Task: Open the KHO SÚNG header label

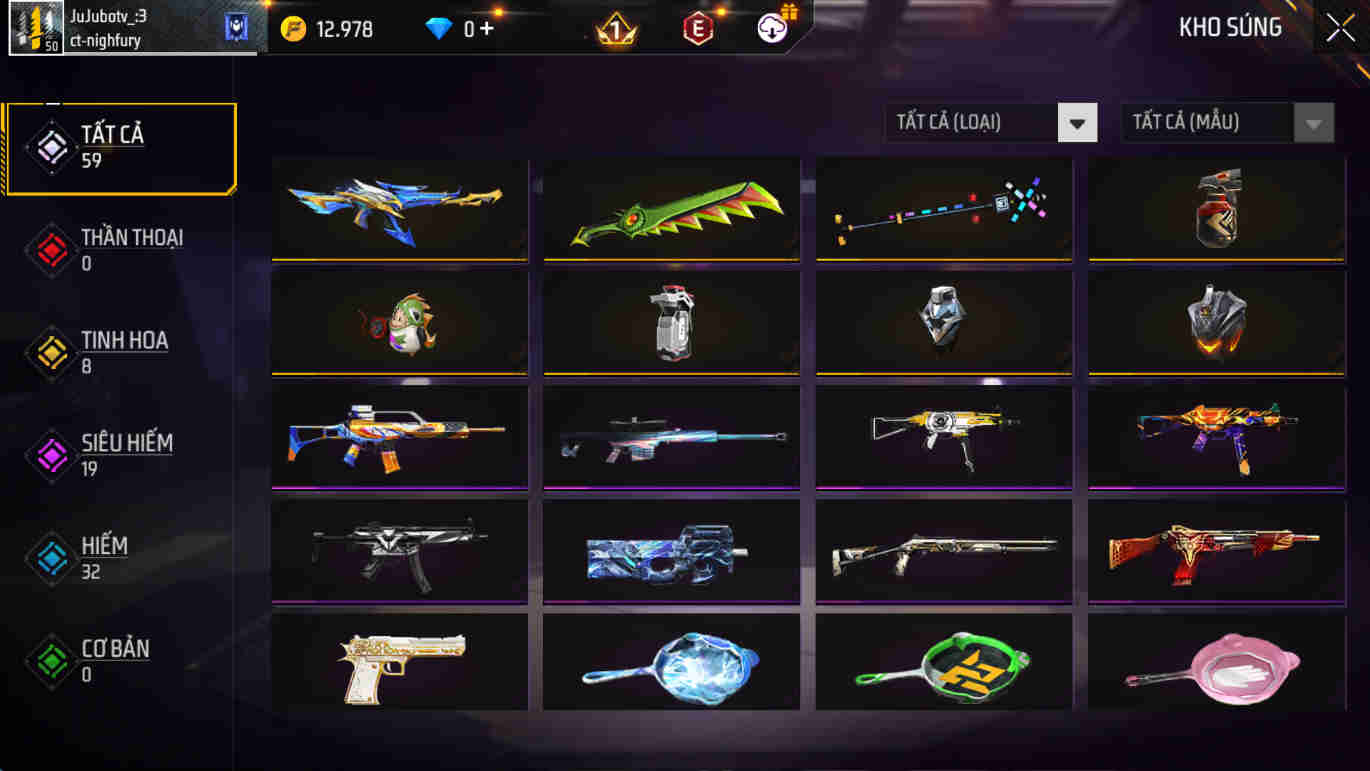Action: coord(1232,27)
